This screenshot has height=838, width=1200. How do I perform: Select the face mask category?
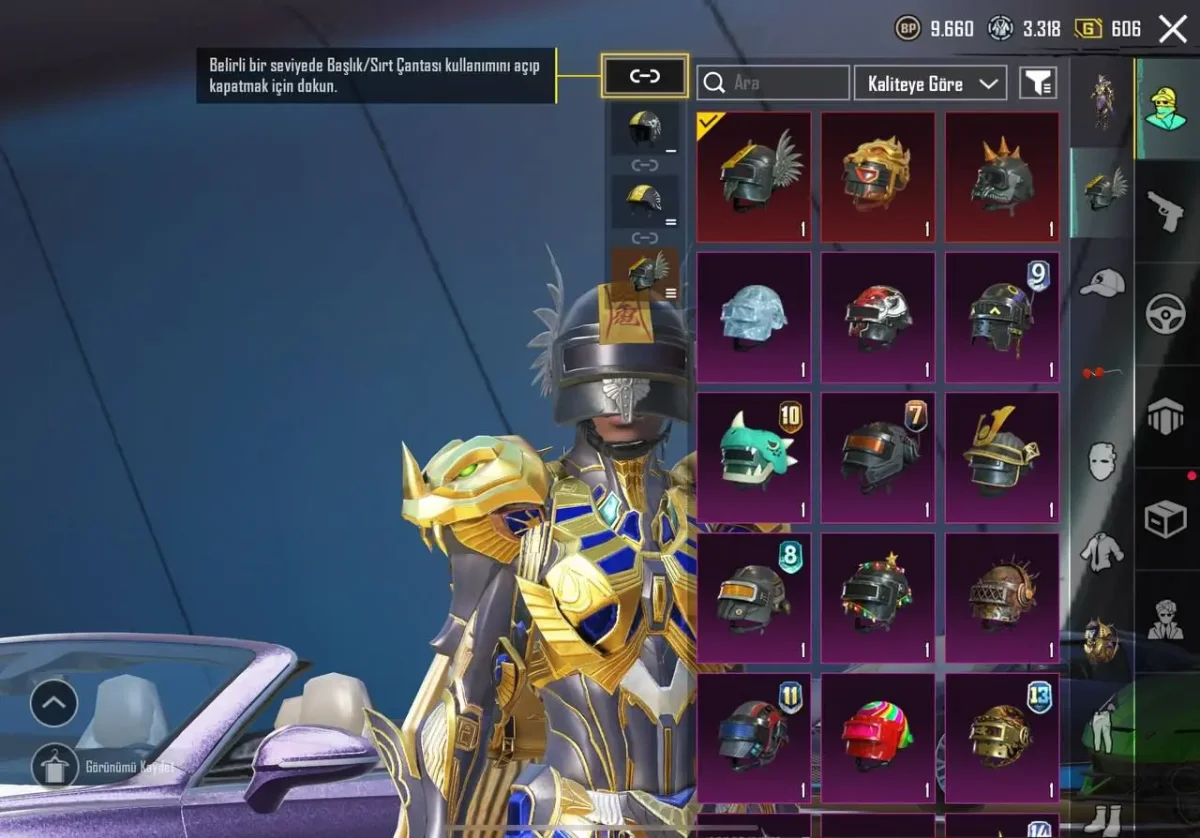[1102, 461]
